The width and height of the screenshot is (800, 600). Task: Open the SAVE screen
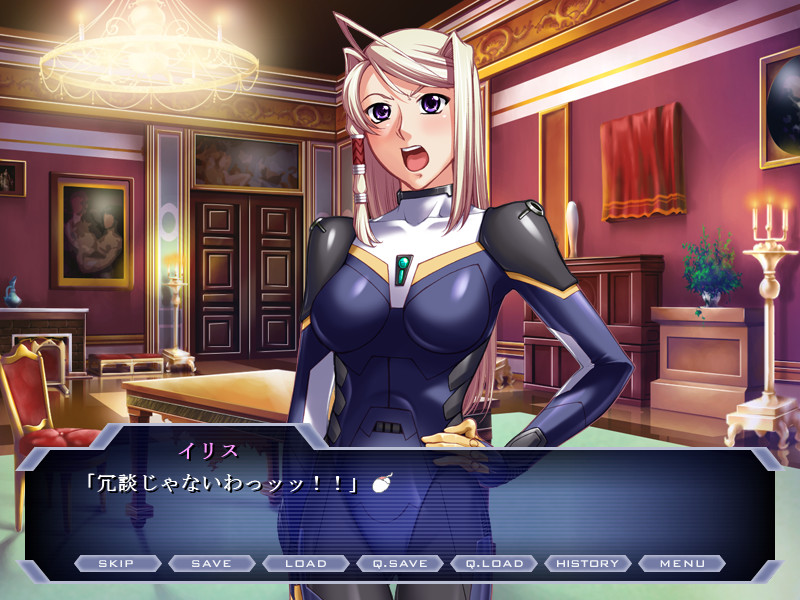[x=211, y=563]
